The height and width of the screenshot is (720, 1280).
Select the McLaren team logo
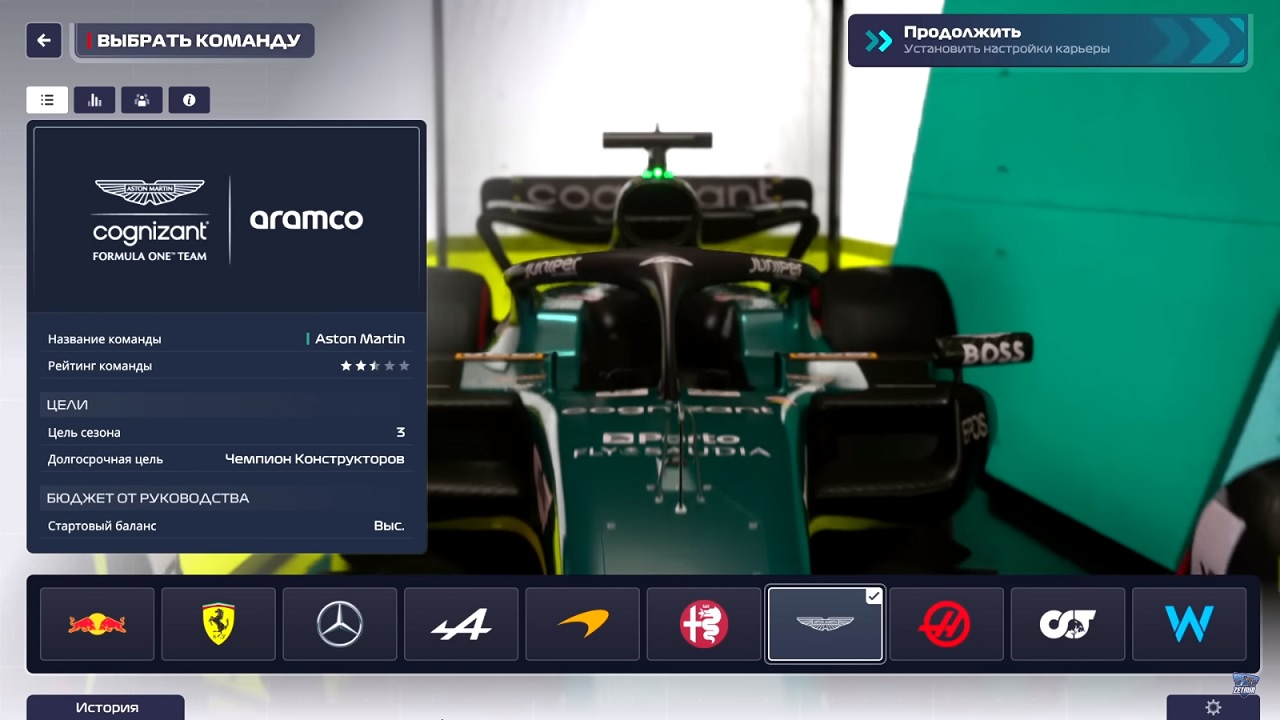pos(582,623)
